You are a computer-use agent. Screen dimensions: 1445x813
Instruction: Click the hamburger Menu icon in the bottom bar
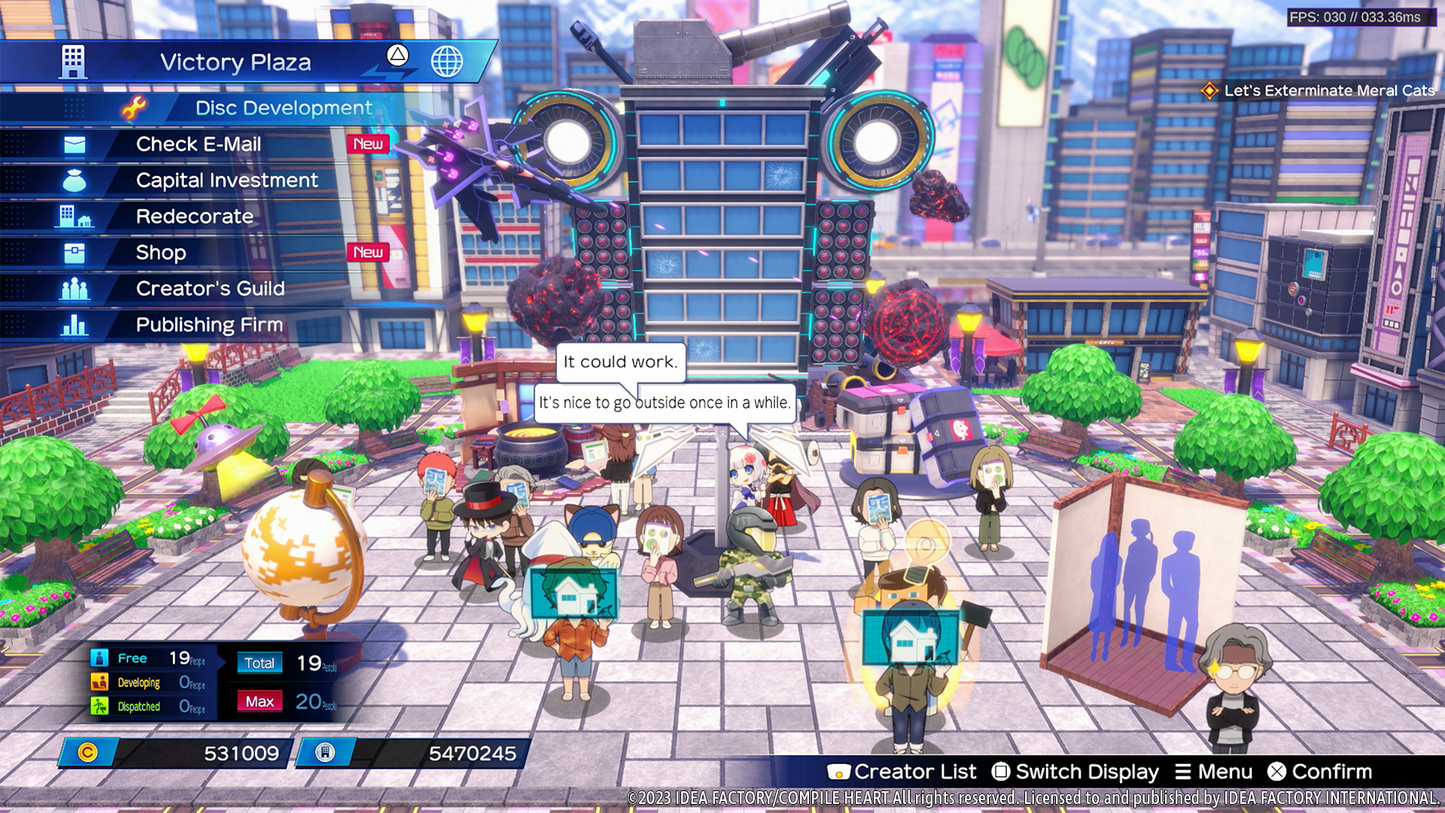coord(1181,771)
